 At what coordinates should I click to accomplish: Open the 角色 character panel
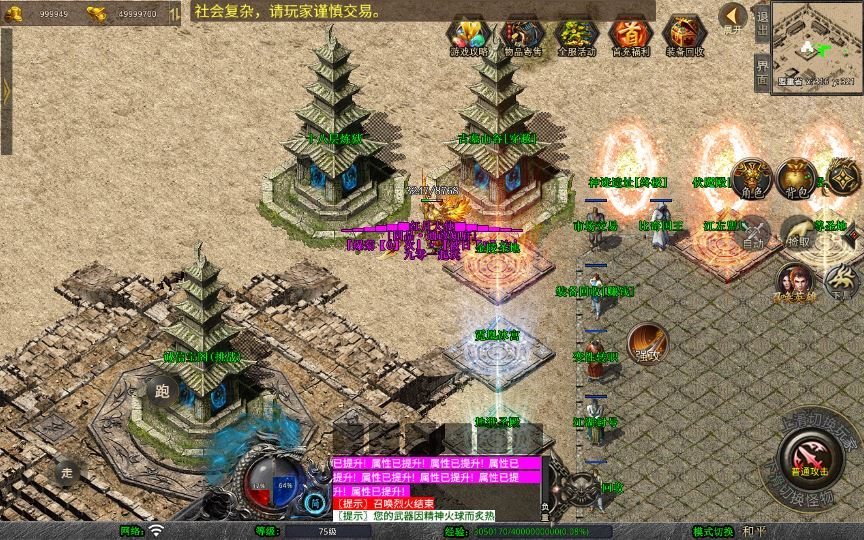[750, 180]
